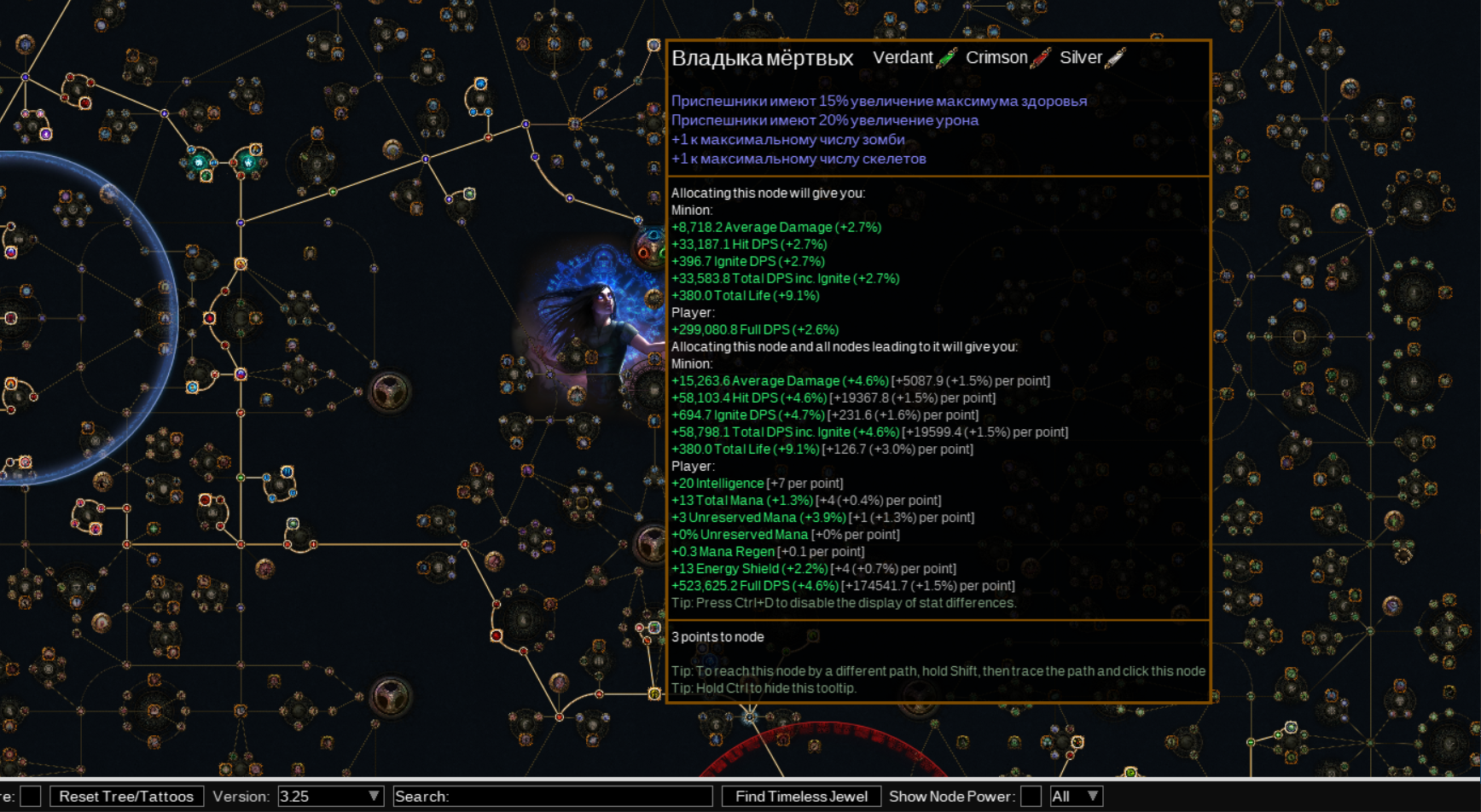The image size is (1481, 812).
Task: Click the Reset Tree/Tattoos button
Action: [x=126, y=796]
